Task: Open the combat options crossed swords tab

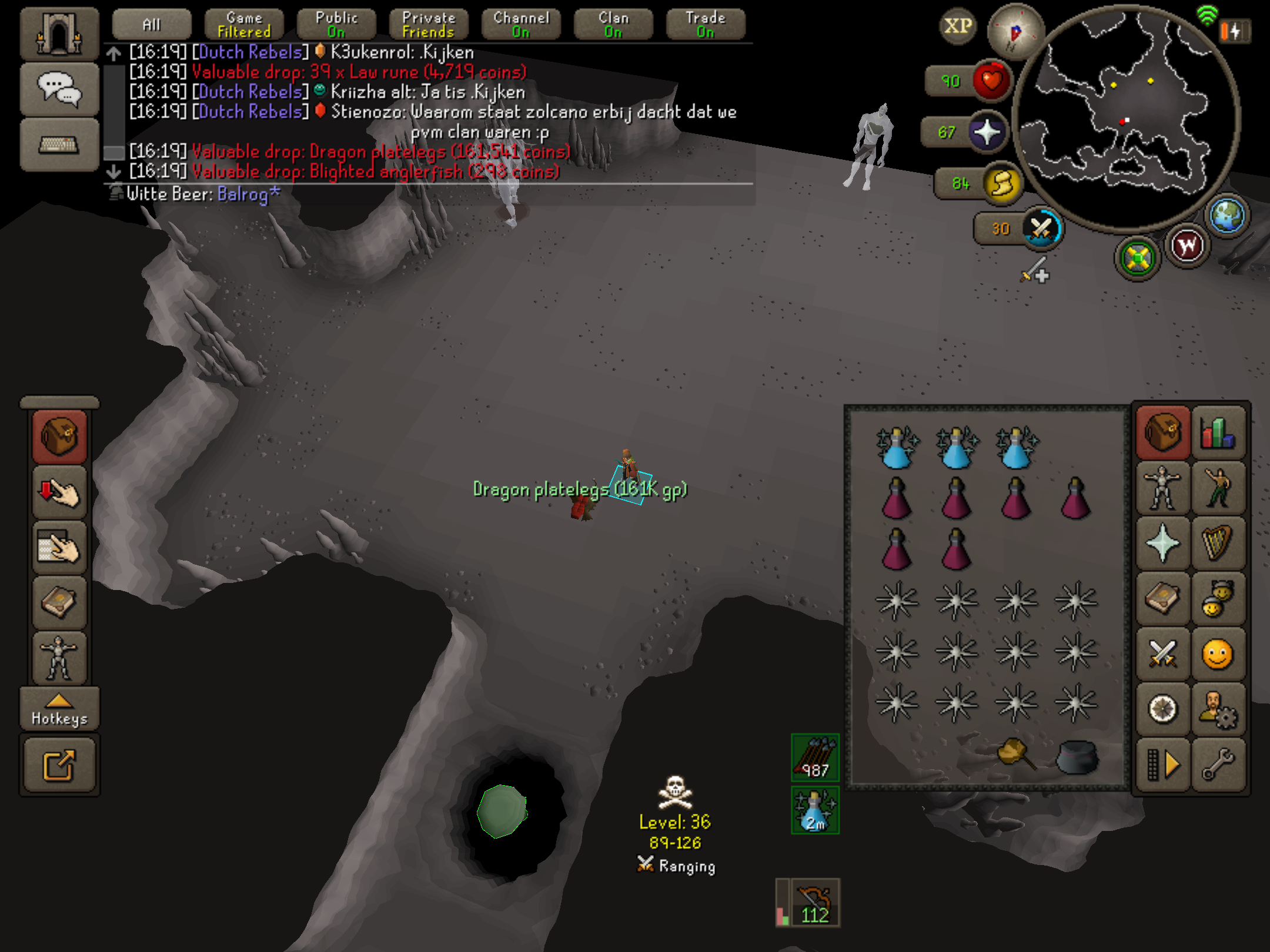Action: pyautogui.click(x=1162, y=653)
